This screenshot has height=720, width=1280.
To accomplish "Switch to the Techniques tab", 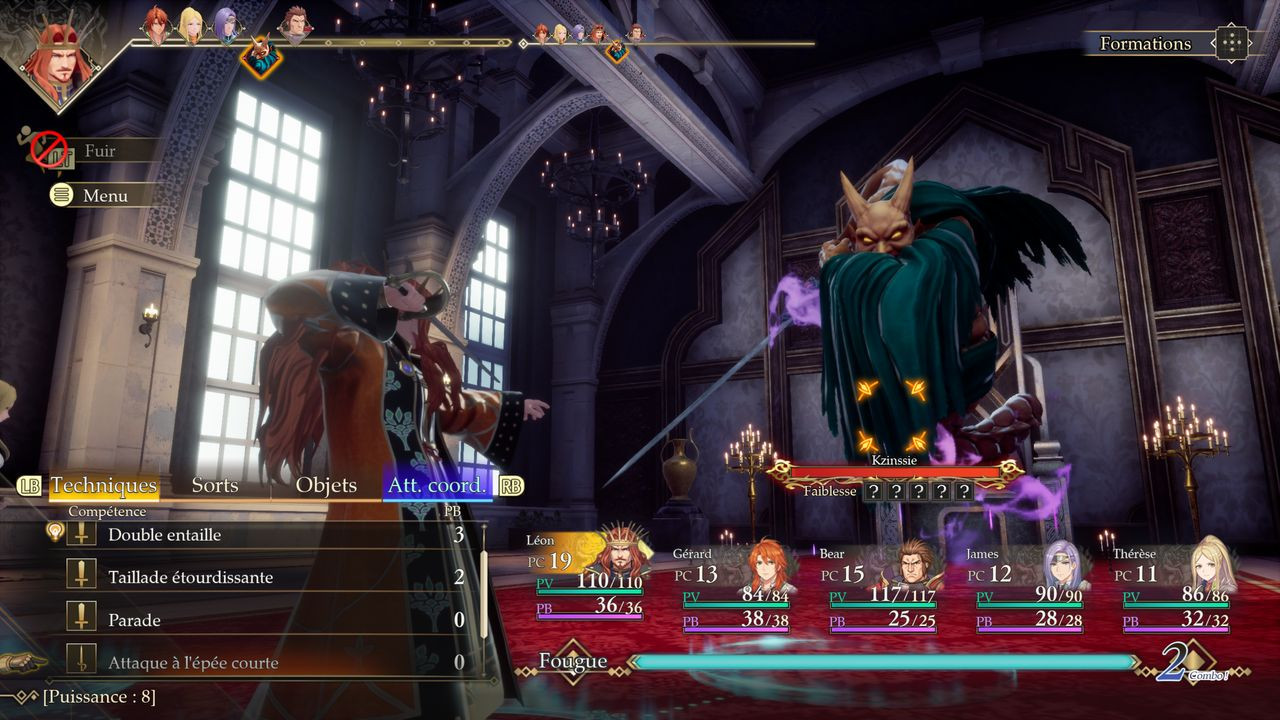I will [104, 486].
